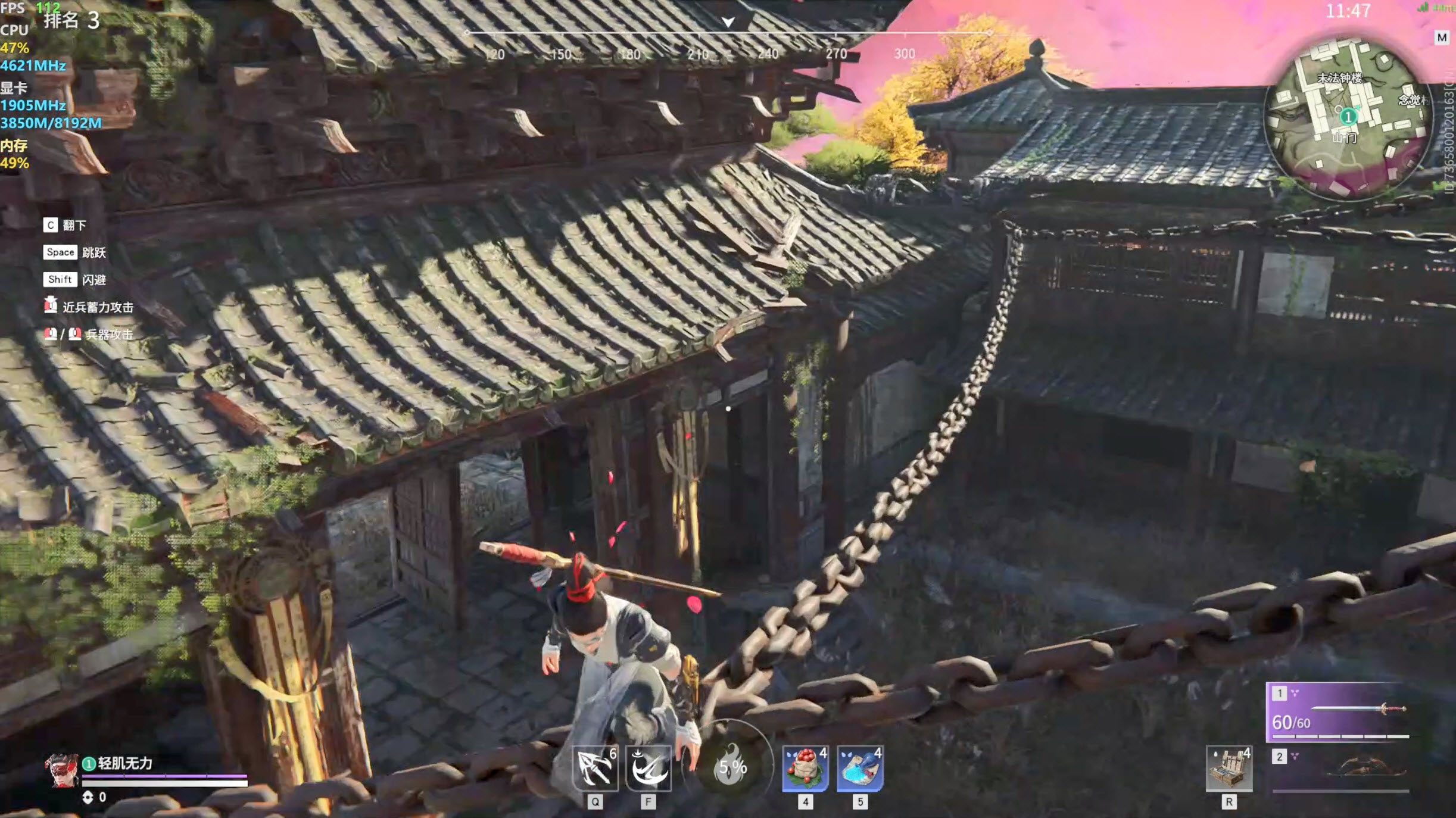Viewport: 1456px width, 818px height.
Task: Click the compass direction marker arrow
Action: pos(728,22)
